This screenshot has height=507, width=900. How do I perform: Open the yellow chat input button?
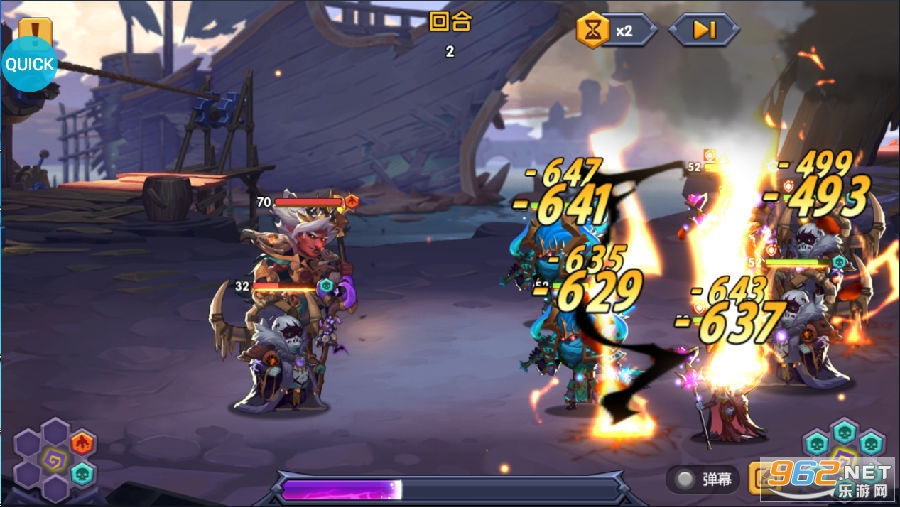point(763,477)
